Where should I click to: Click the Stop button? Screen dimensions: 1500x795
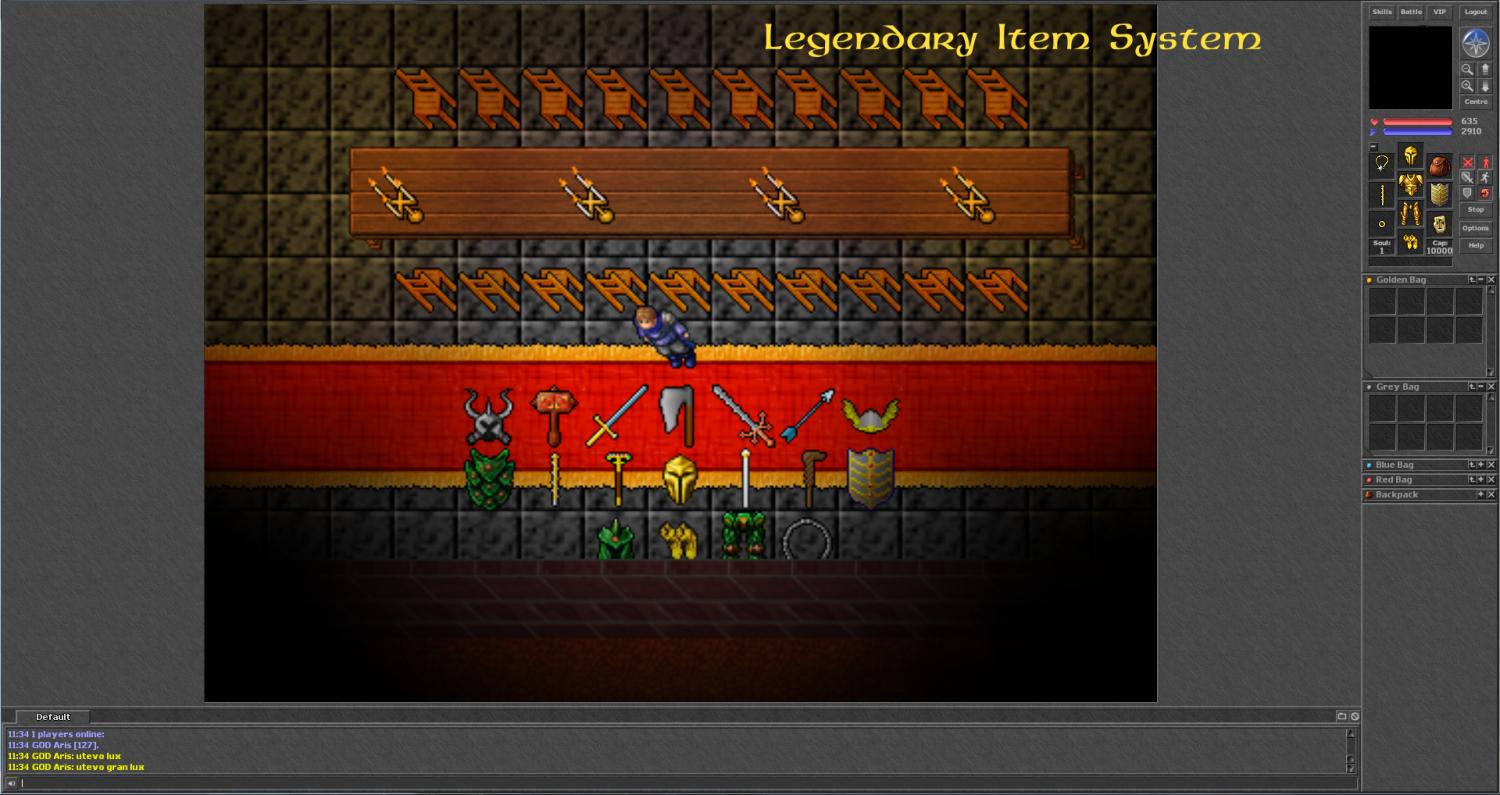(1476, 210)
